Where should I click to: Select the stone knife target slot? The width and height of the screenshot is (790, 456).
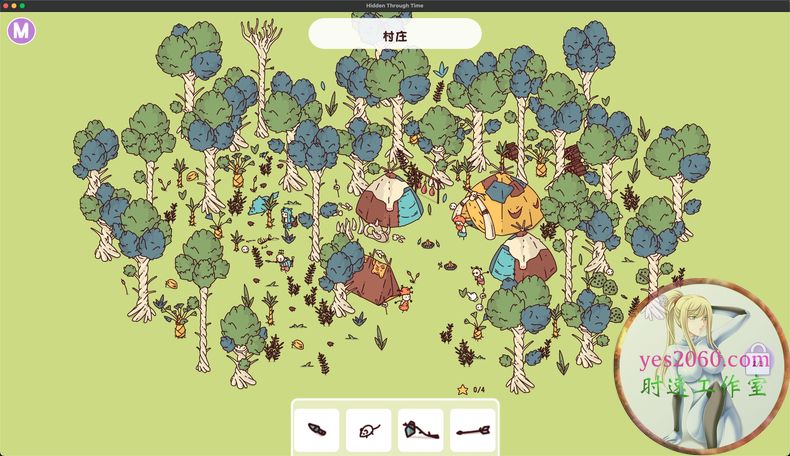pos(317,430)
